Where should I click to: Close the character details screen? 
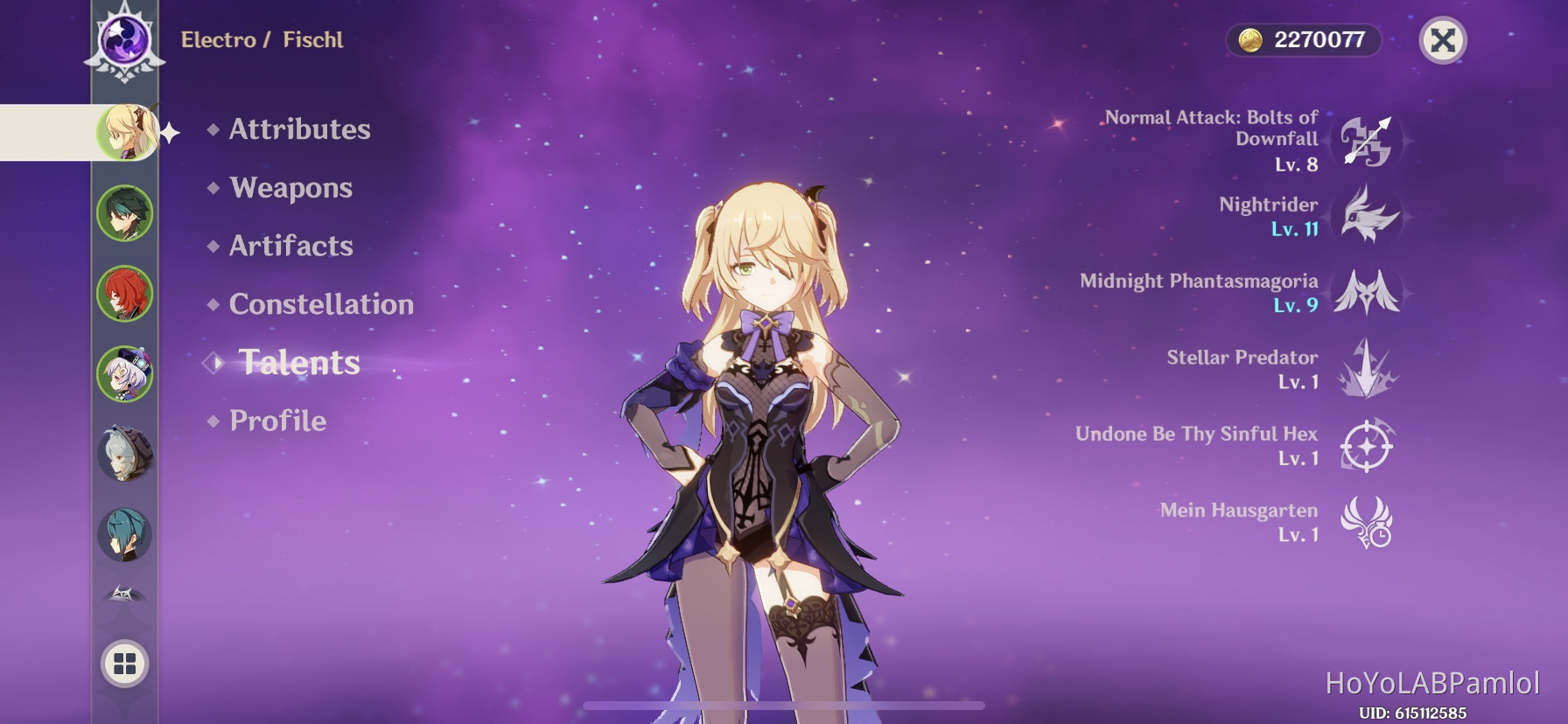1443,38
